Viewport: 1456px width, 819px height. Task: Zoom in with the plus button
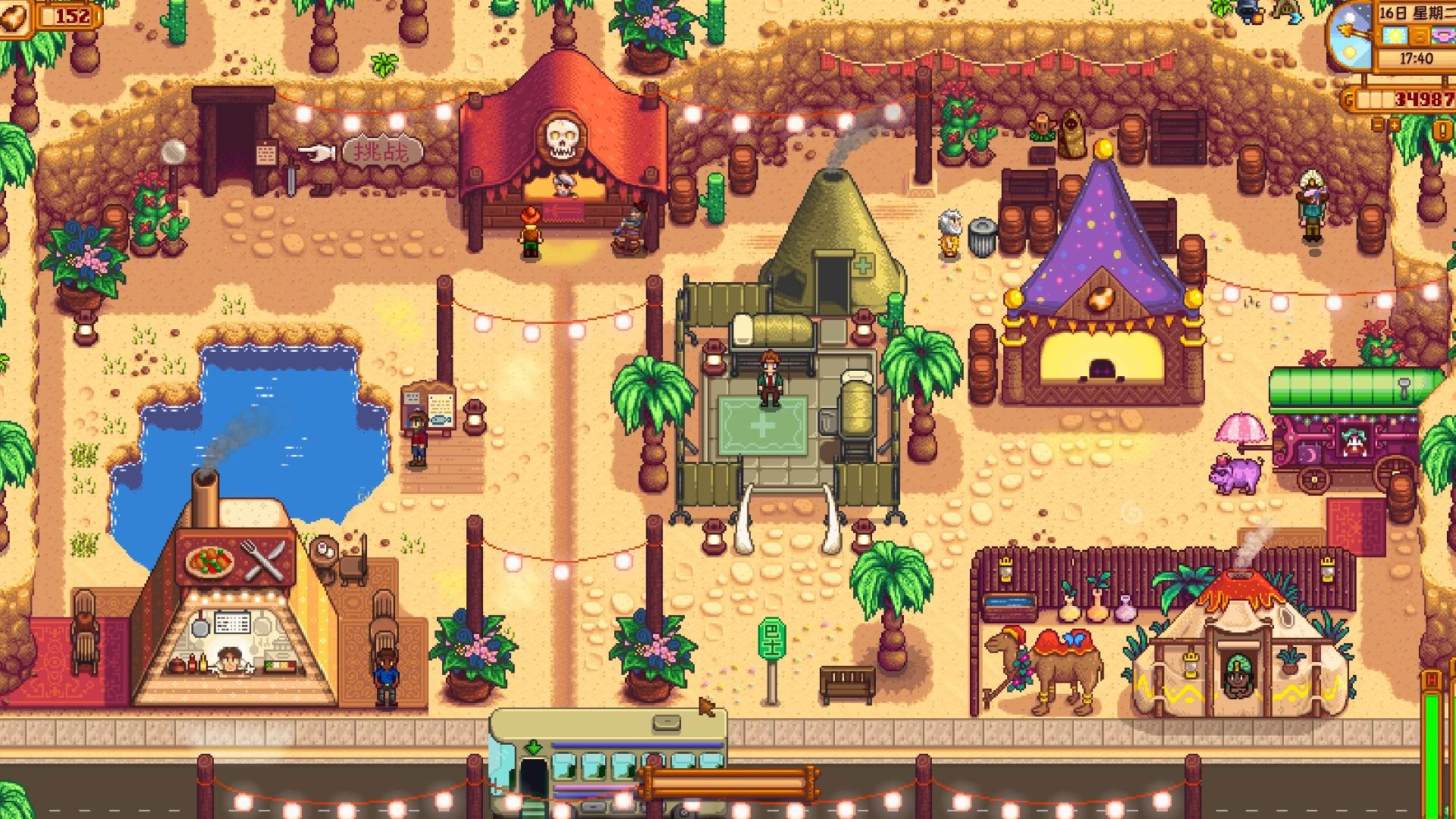(x=1395, y=125)
